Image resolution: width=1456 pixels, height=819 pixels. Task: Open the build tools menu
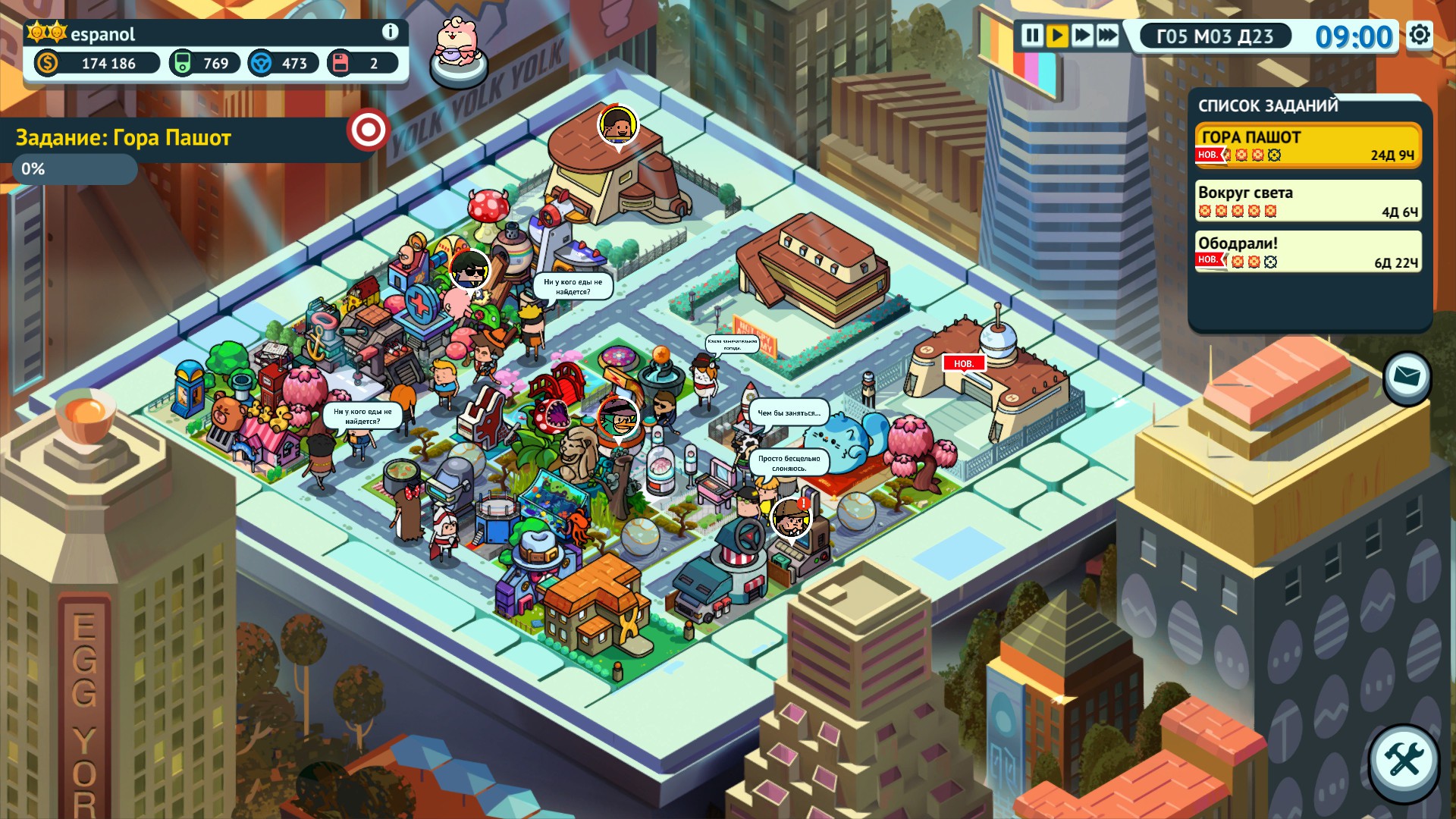click(x=1404, y=761)
